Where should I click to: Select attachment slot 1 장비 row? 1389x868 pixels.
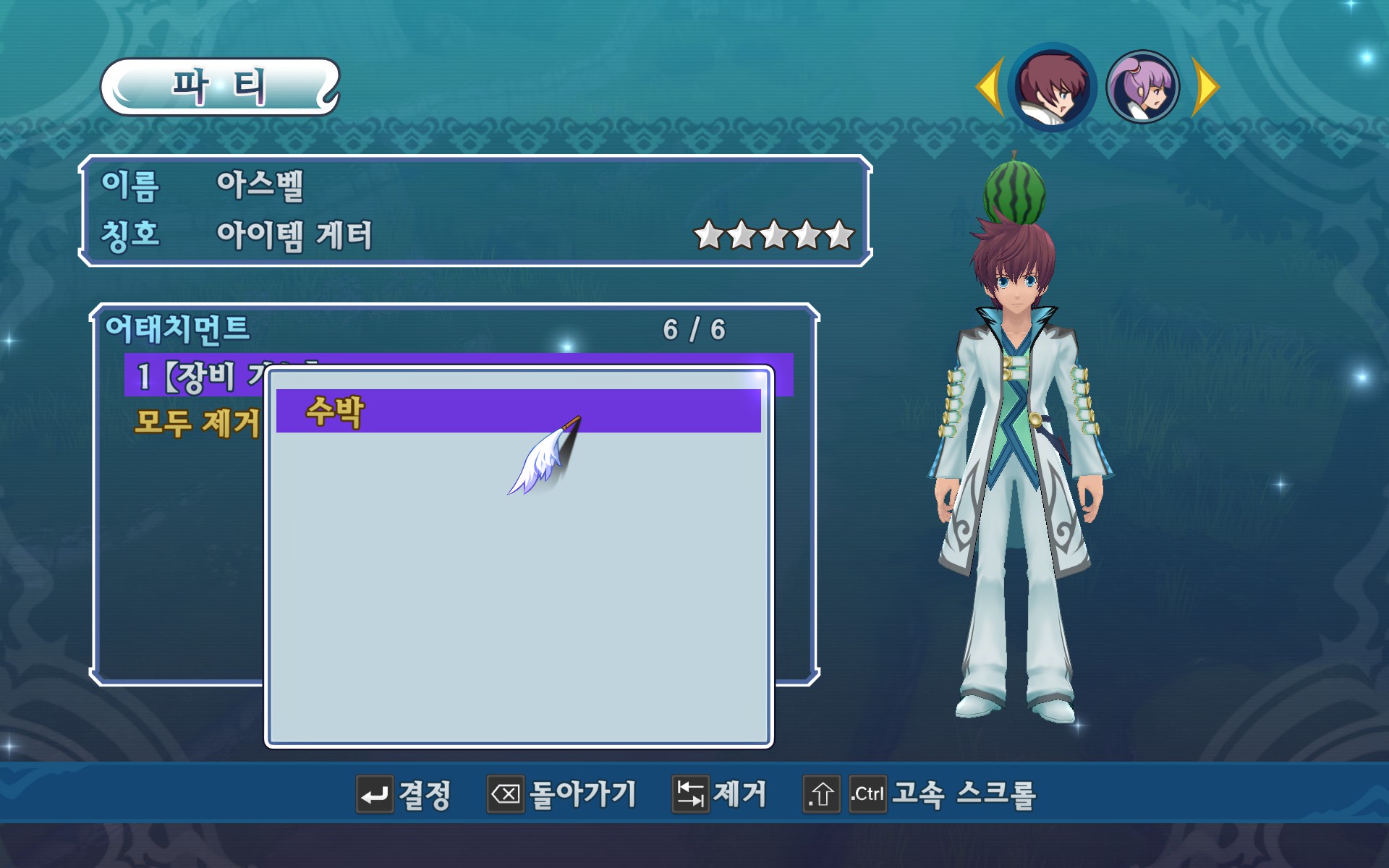pos(195,376)
